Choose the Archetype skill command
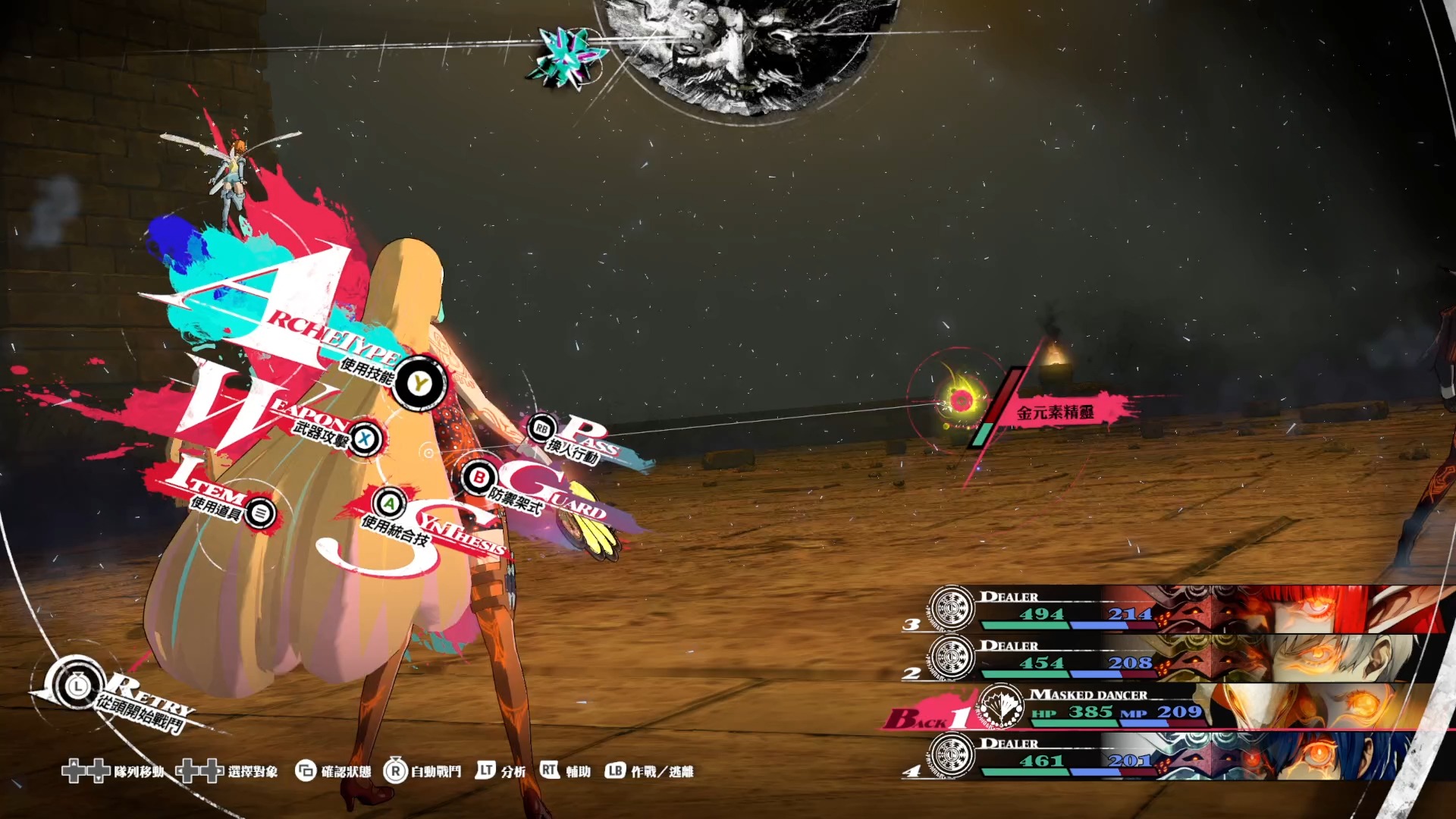 pos(419,384)
